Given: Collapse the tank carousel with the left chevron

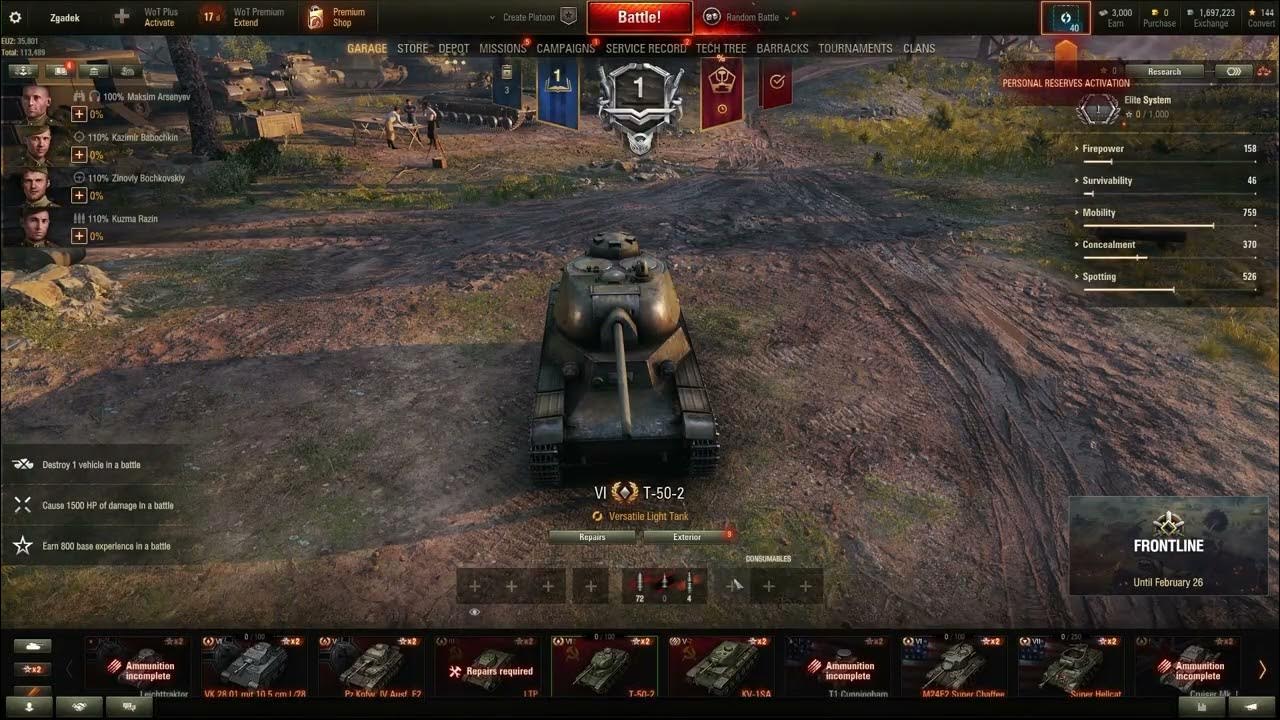Looking at the screenshot, I should 69,669.
